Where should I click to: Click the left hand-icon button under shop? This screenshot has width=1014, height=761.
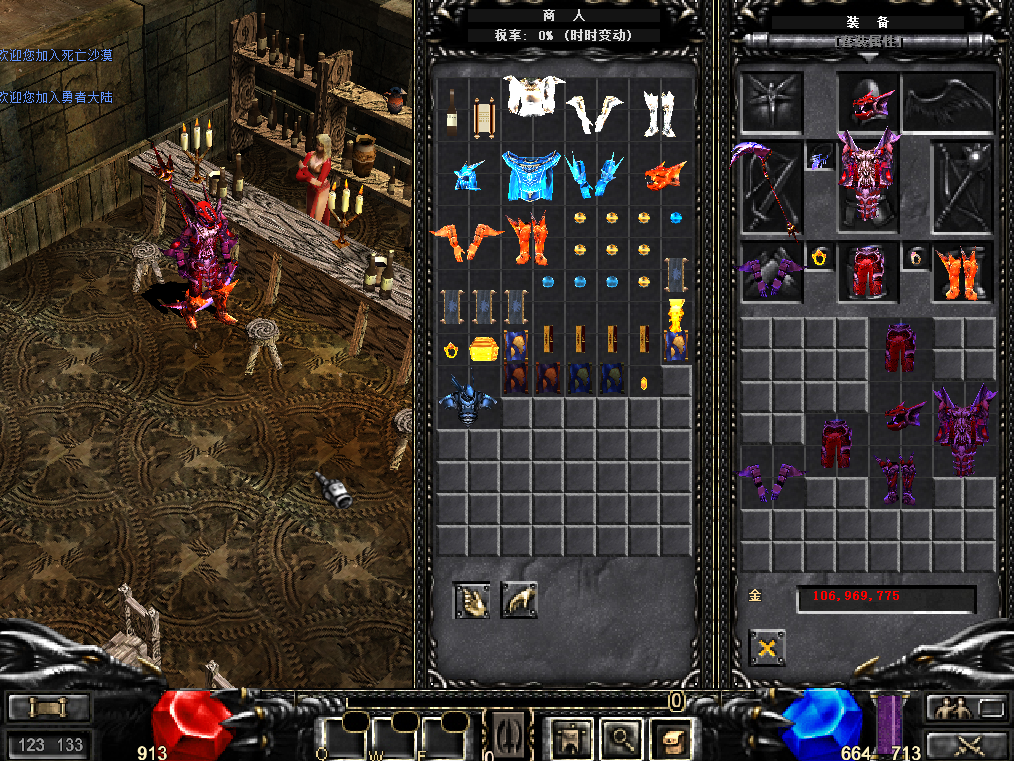(x=471, y=600)
